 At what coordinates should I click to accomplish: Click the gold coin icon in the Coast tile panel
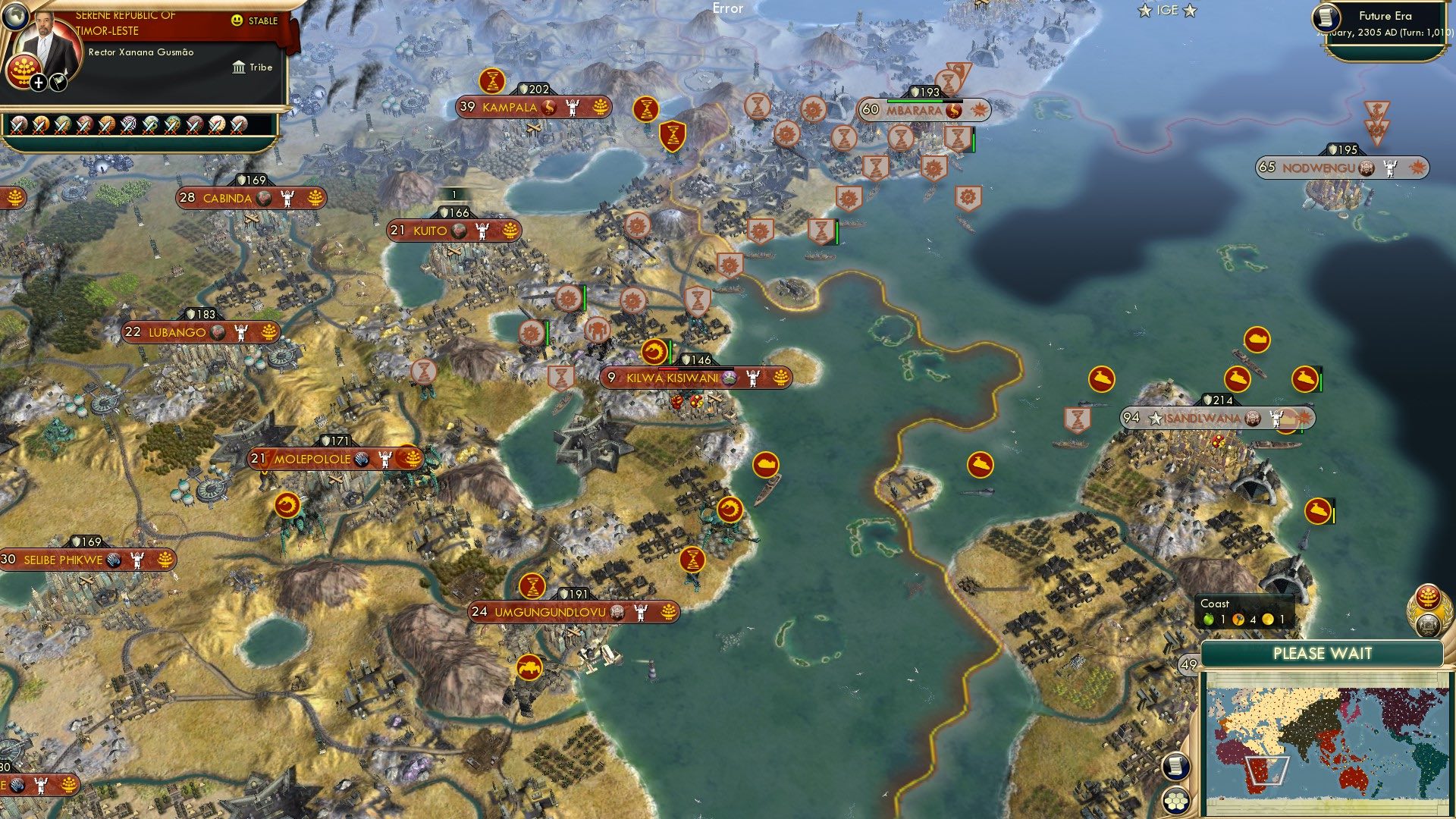(1268, 620)
